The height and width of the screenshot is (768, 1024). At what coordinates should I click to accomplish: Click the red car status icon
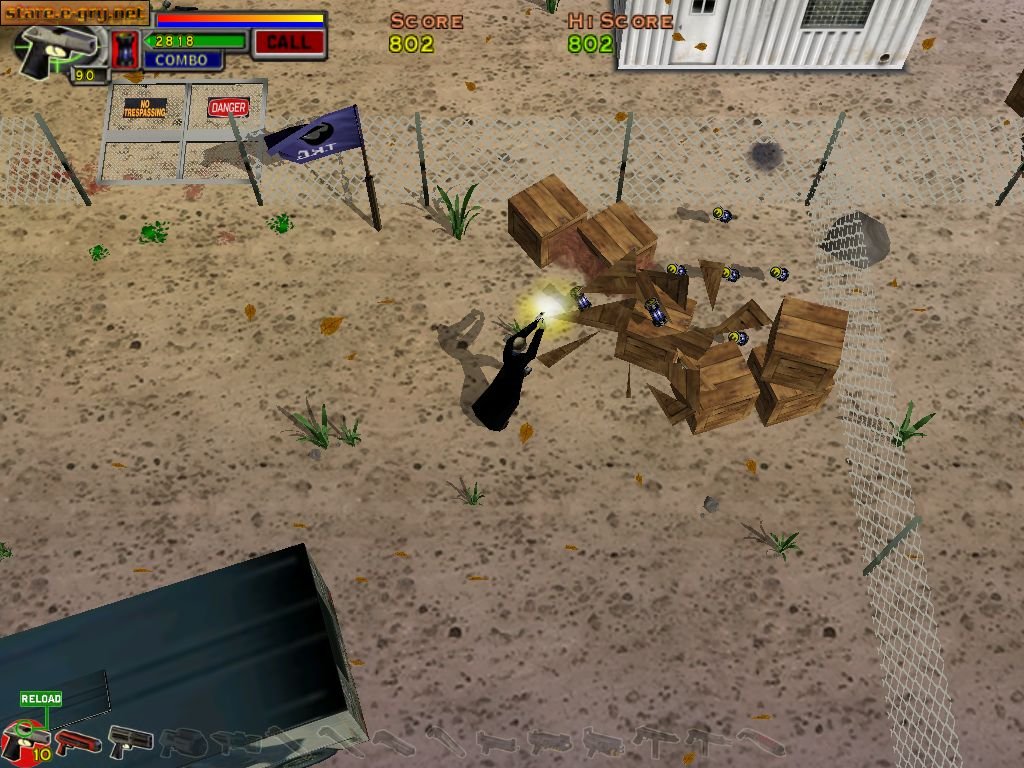click(x=125, y=49)
